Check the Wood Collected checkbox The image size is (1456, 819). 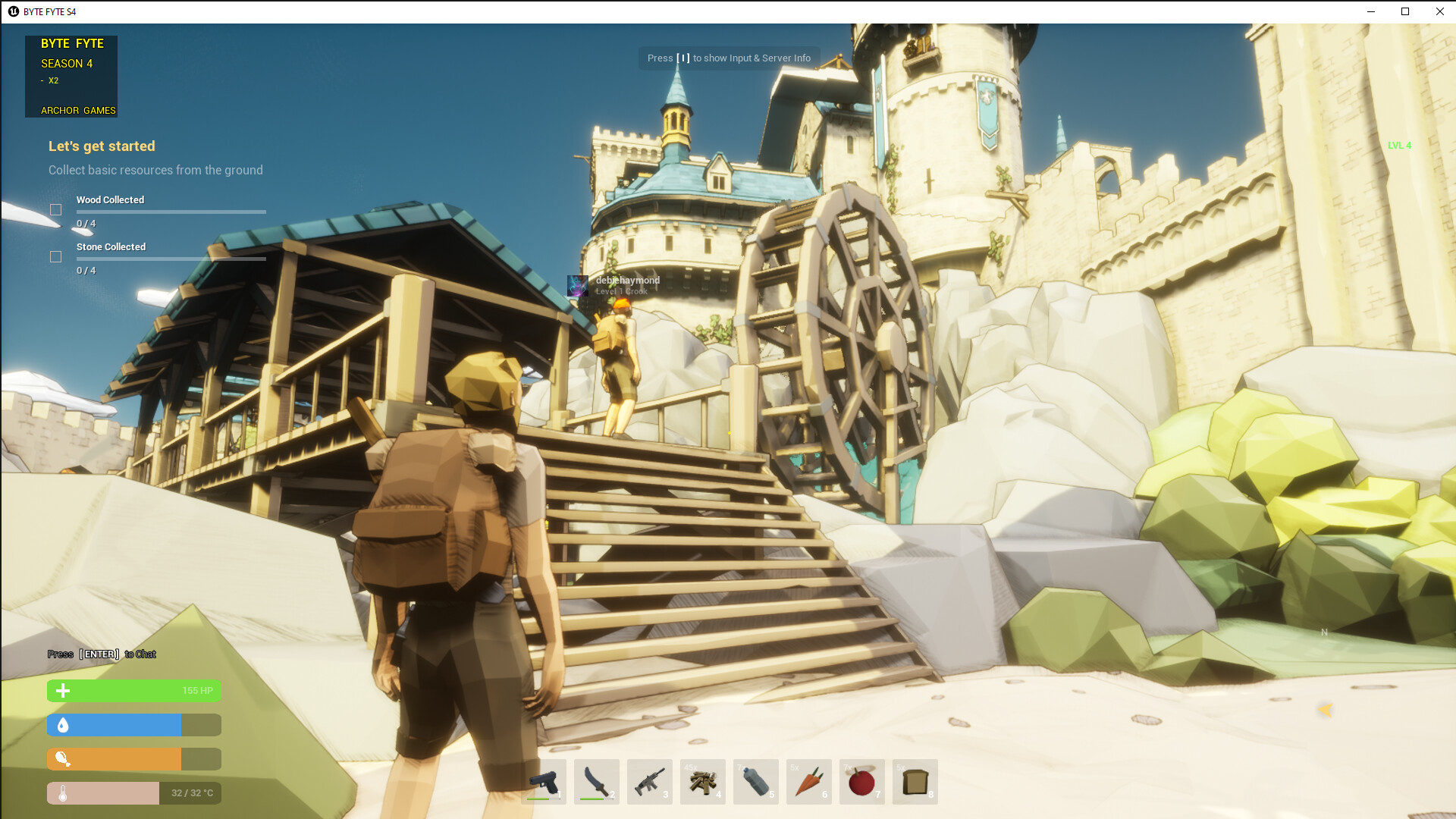[x=55, y=209]
